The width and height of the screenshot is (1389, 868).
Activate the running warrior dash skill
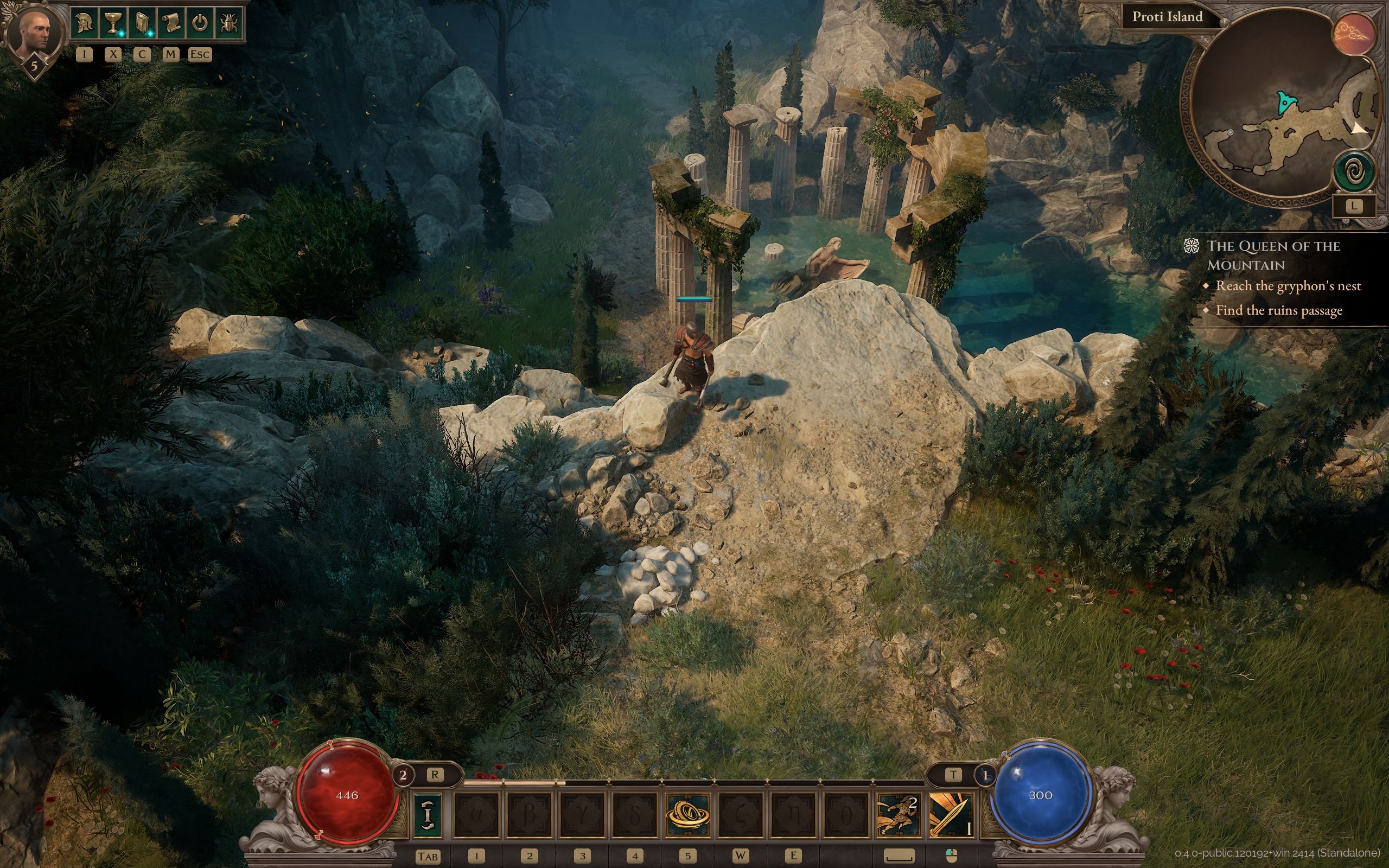[899, 815]
